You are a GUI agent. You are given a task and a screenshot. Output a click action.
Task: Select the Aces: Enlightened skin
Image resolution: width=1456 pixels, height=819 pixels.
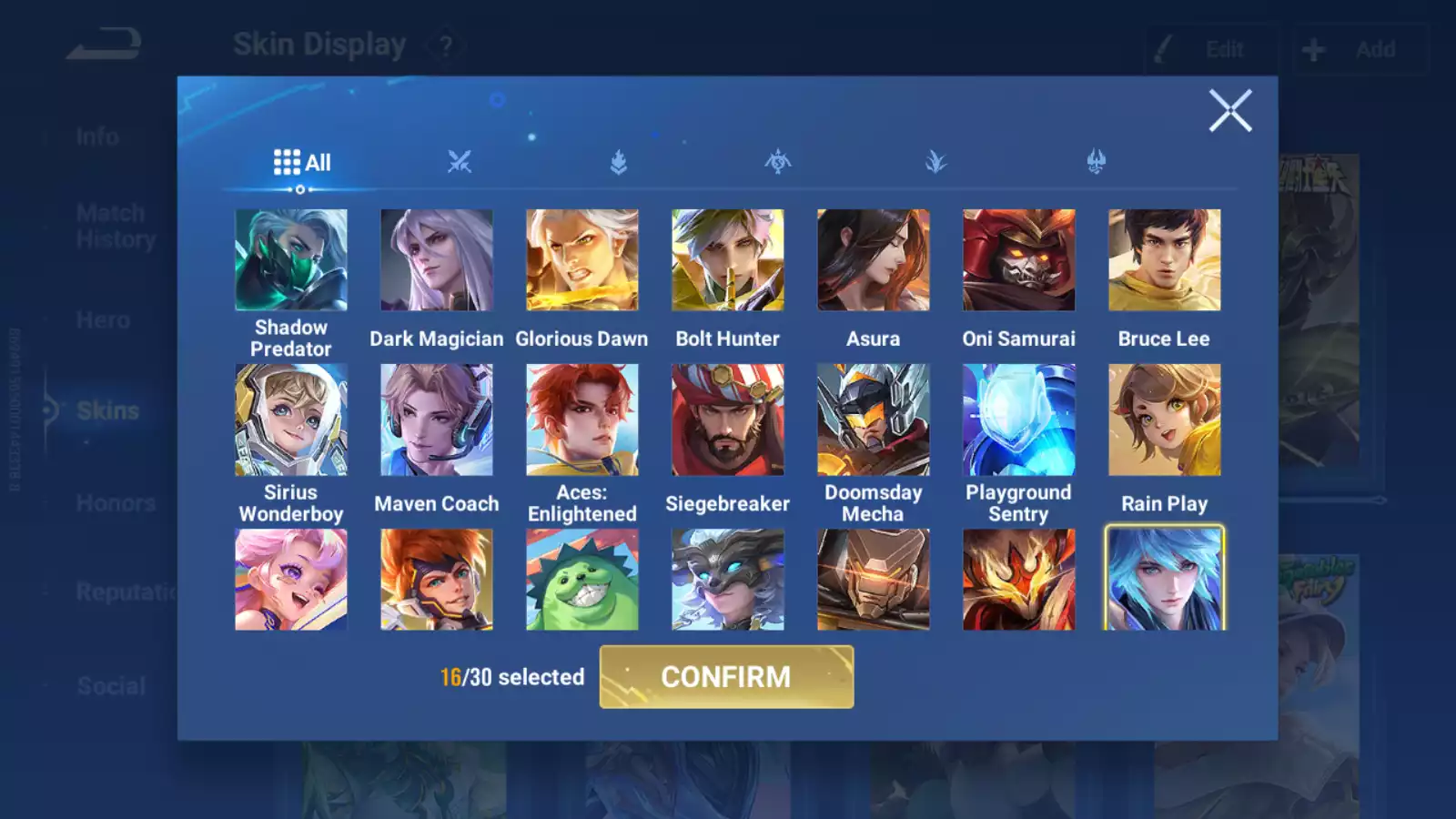point(582,420)
